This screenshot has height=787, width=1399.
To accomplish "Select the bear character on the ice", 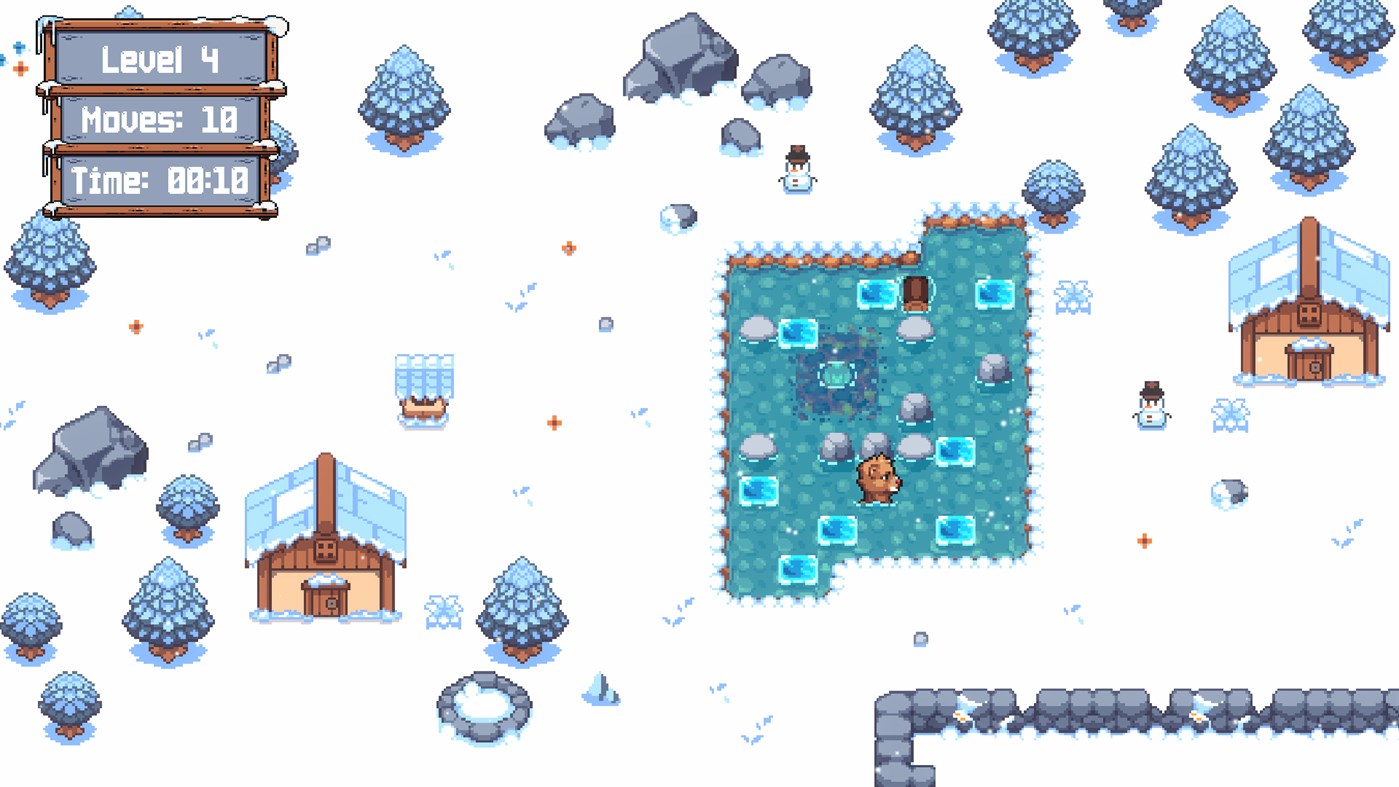I will [875, 480].
